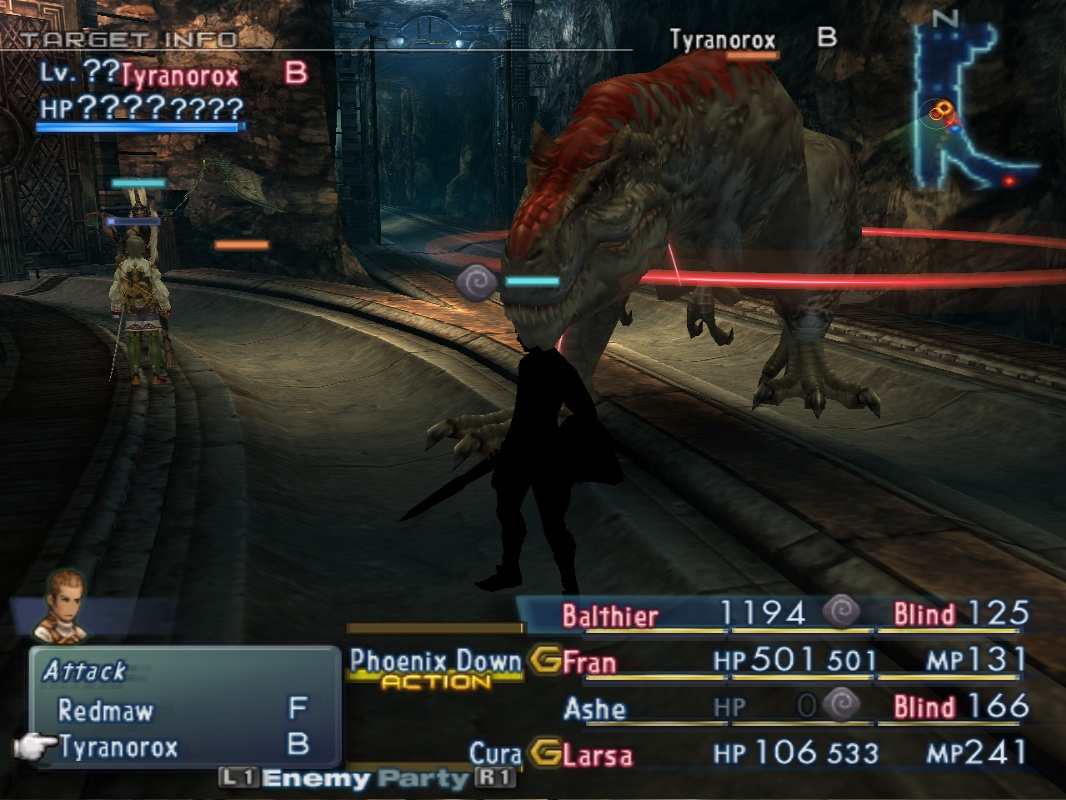Select Redmaw as the attack target

coord(105,711)
